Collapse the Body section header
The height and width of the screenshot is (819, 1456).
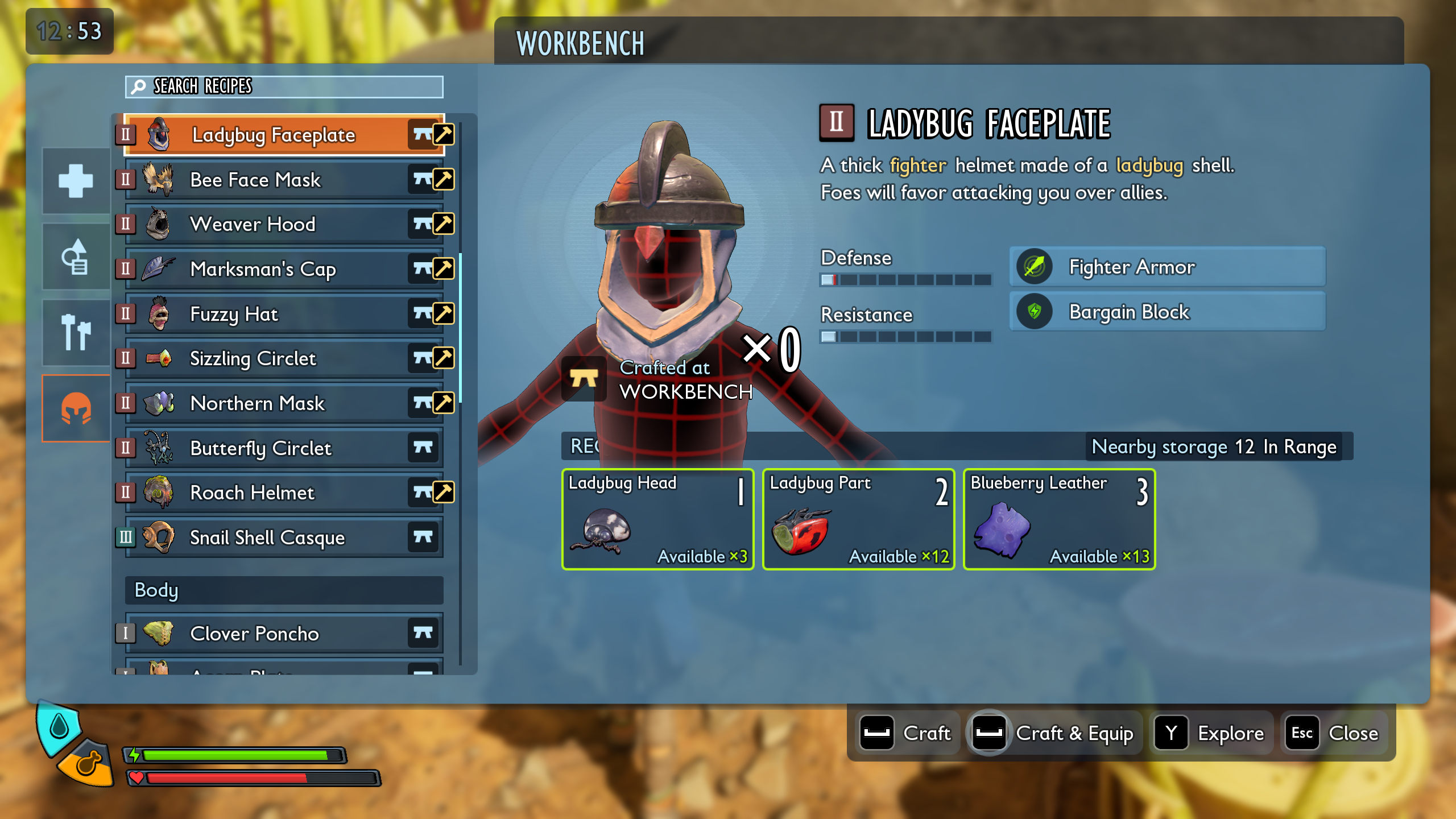283,590
